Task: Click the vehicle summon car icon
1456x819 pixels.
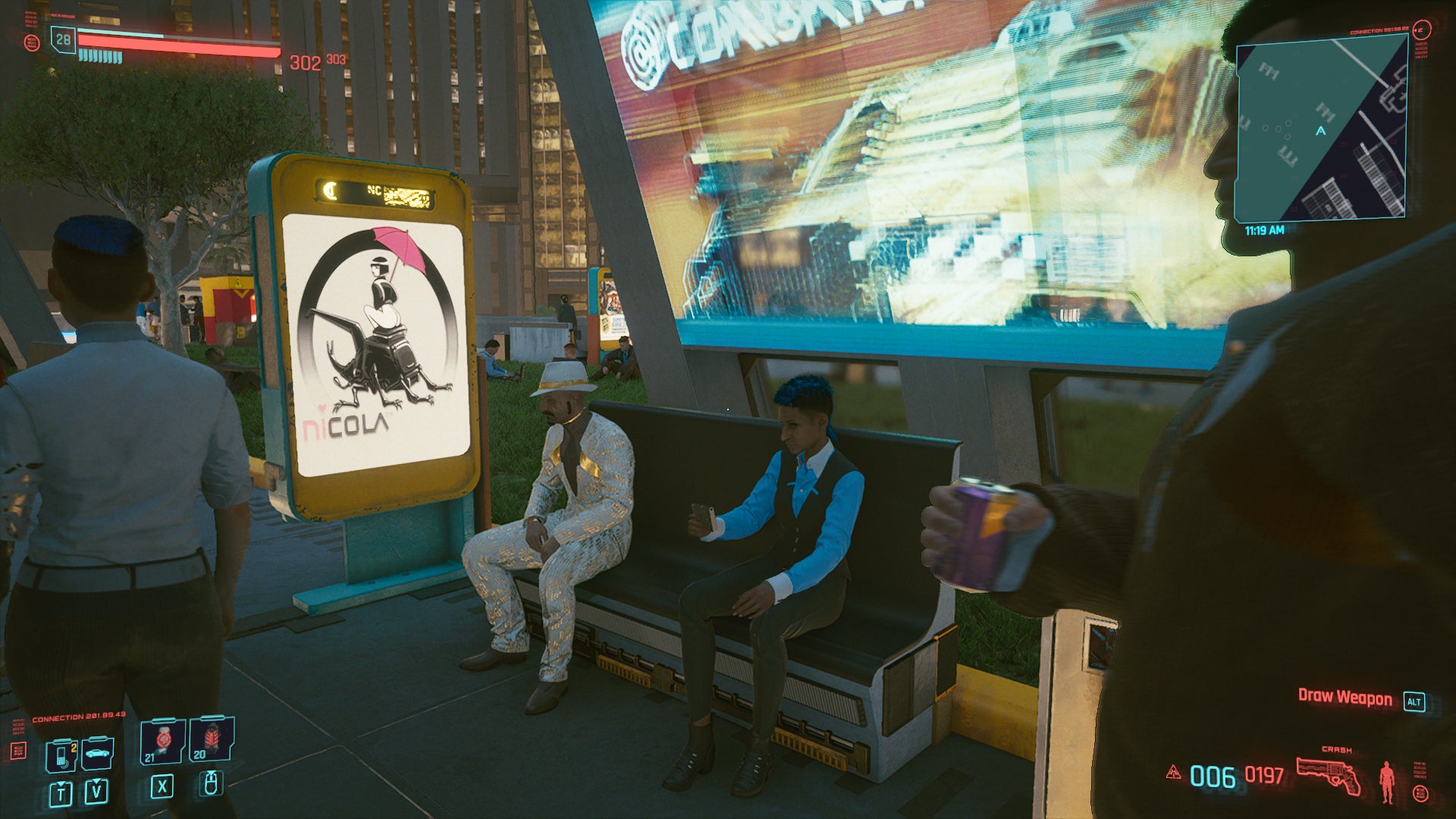Action: (99, 754)
